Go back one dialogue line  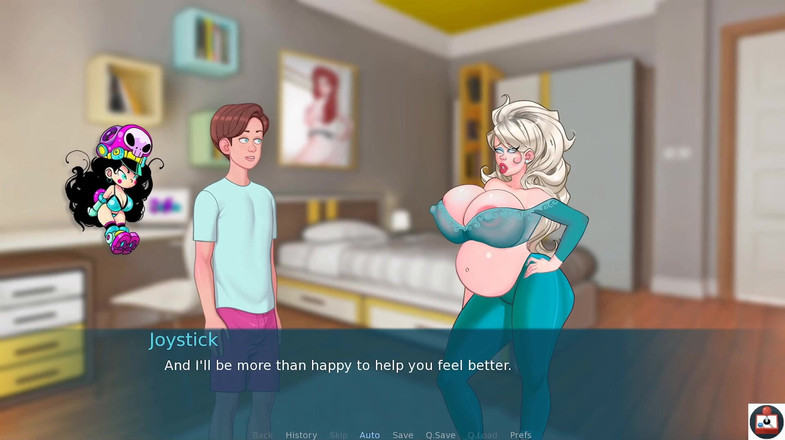(x=262, y=435)
